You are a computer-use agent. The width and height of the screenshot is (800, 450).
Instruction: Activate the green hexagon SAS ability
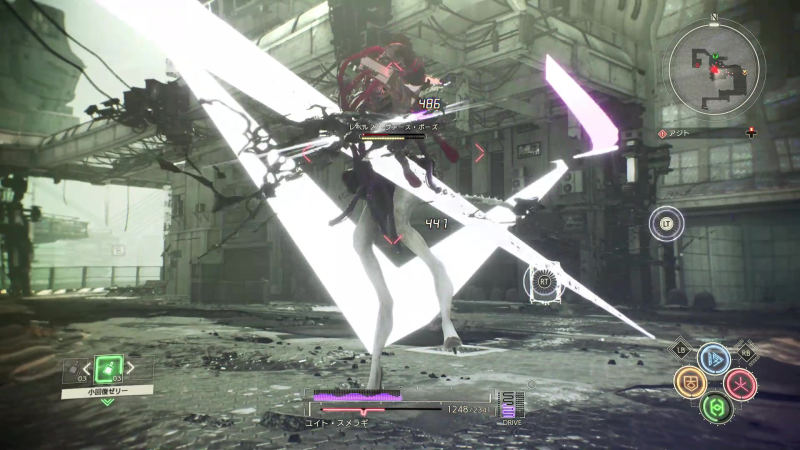click(714, 407)
